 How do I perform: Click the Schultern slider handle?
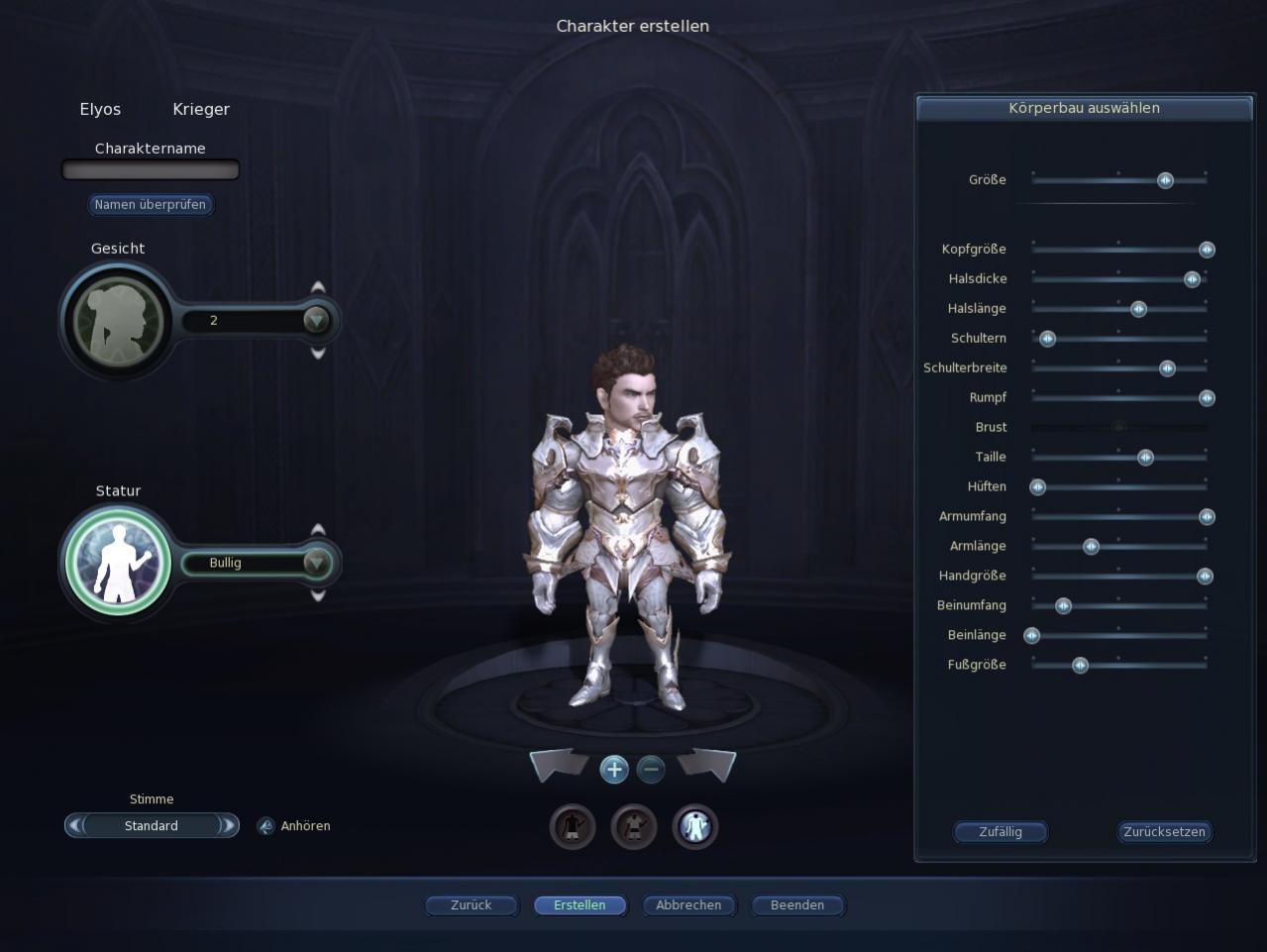point(1047,339)
